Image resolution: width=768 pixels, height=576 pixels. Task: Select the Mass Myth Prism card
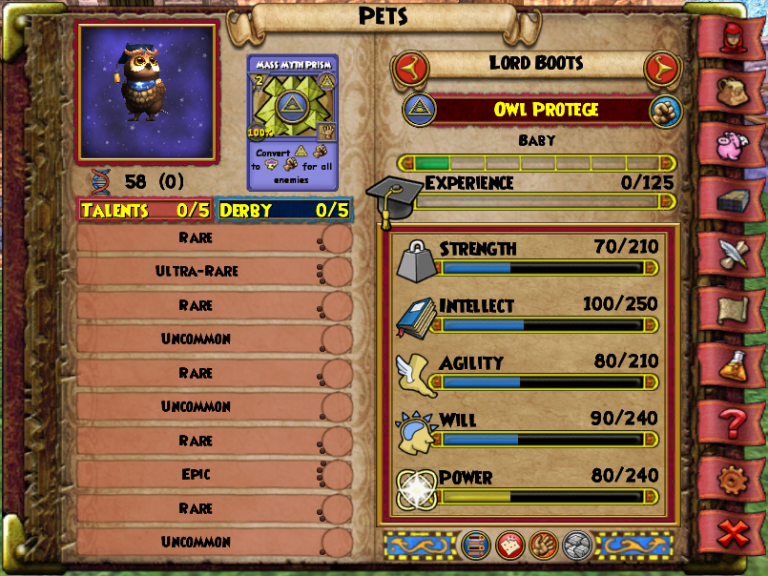(x=293, y=121)
